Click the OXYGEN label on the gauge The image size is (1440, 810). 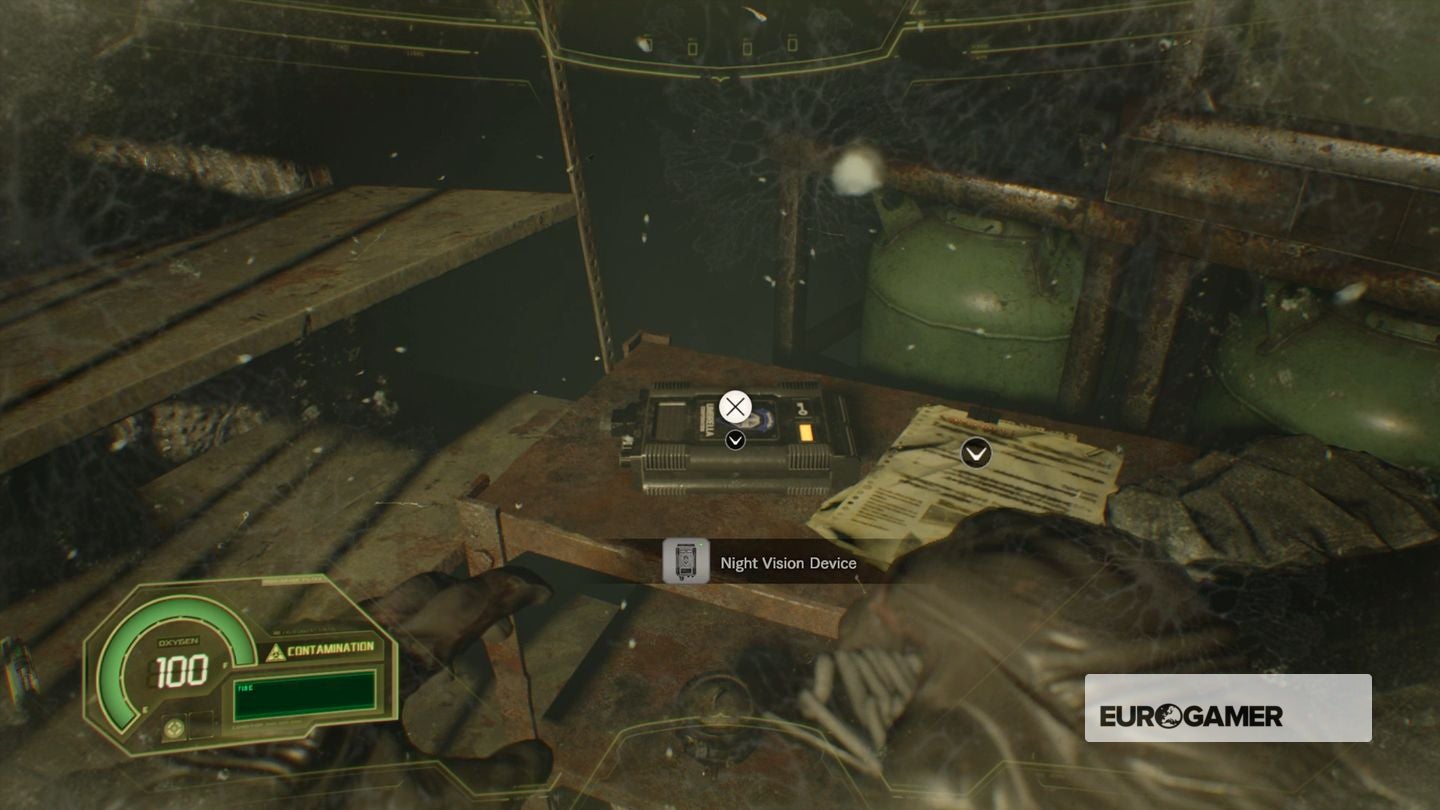click(177, 641)
